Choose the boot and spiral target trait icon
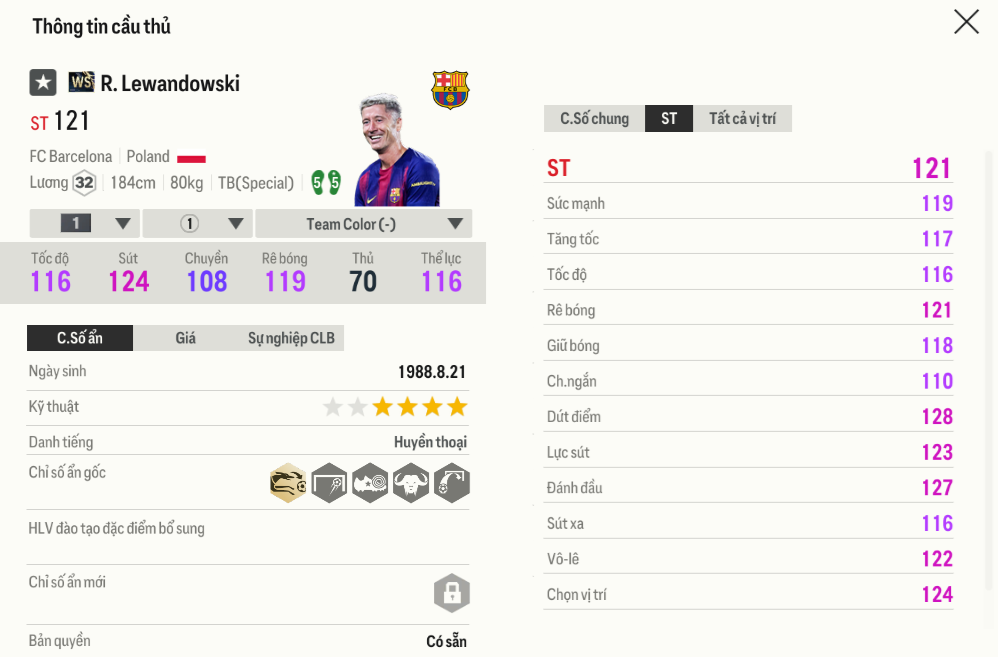Viewport: 998px width, 657px height. (370, 484)
